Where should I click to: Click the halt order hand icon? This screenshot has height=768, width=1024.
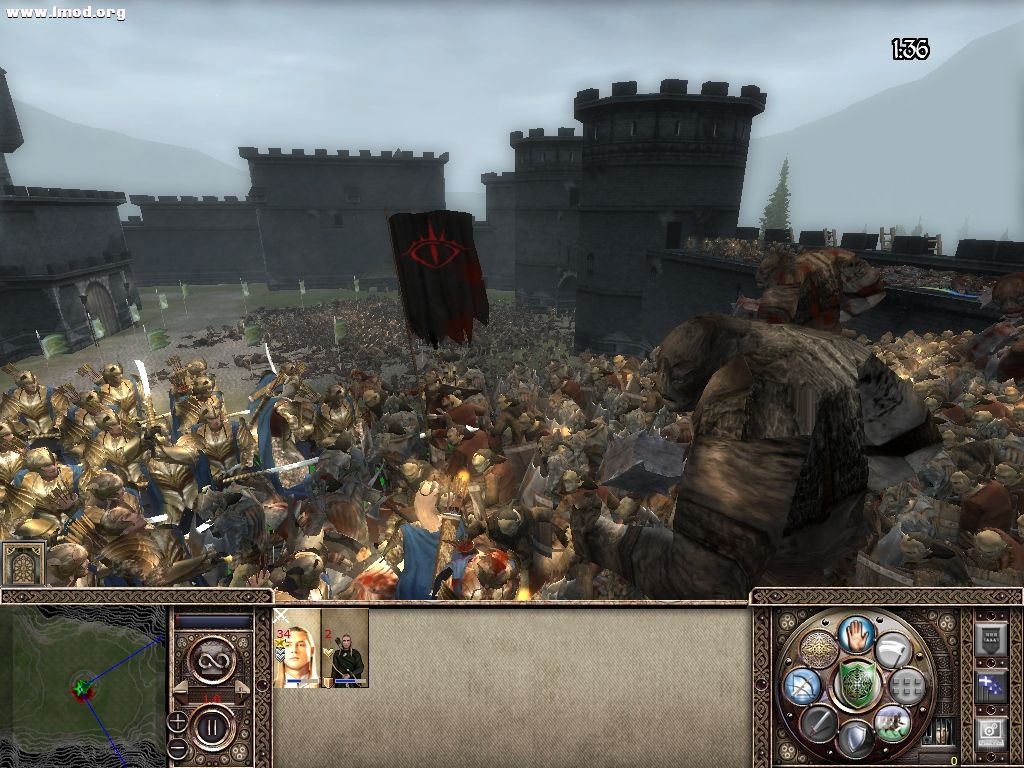click(x=856, y=635)
